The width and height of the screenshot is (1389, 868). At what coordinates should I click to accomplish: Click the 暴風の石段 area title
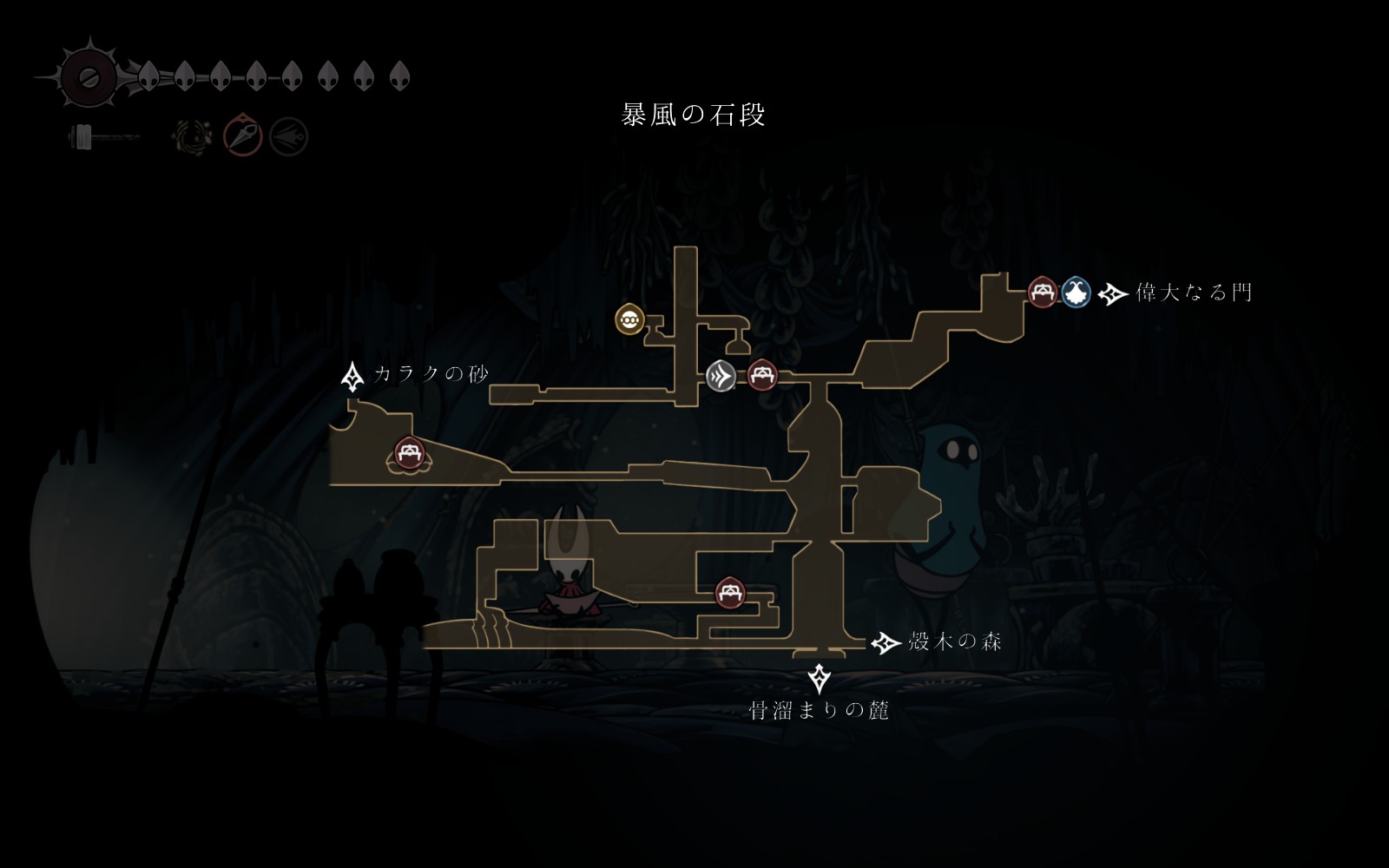click(694, 115)
